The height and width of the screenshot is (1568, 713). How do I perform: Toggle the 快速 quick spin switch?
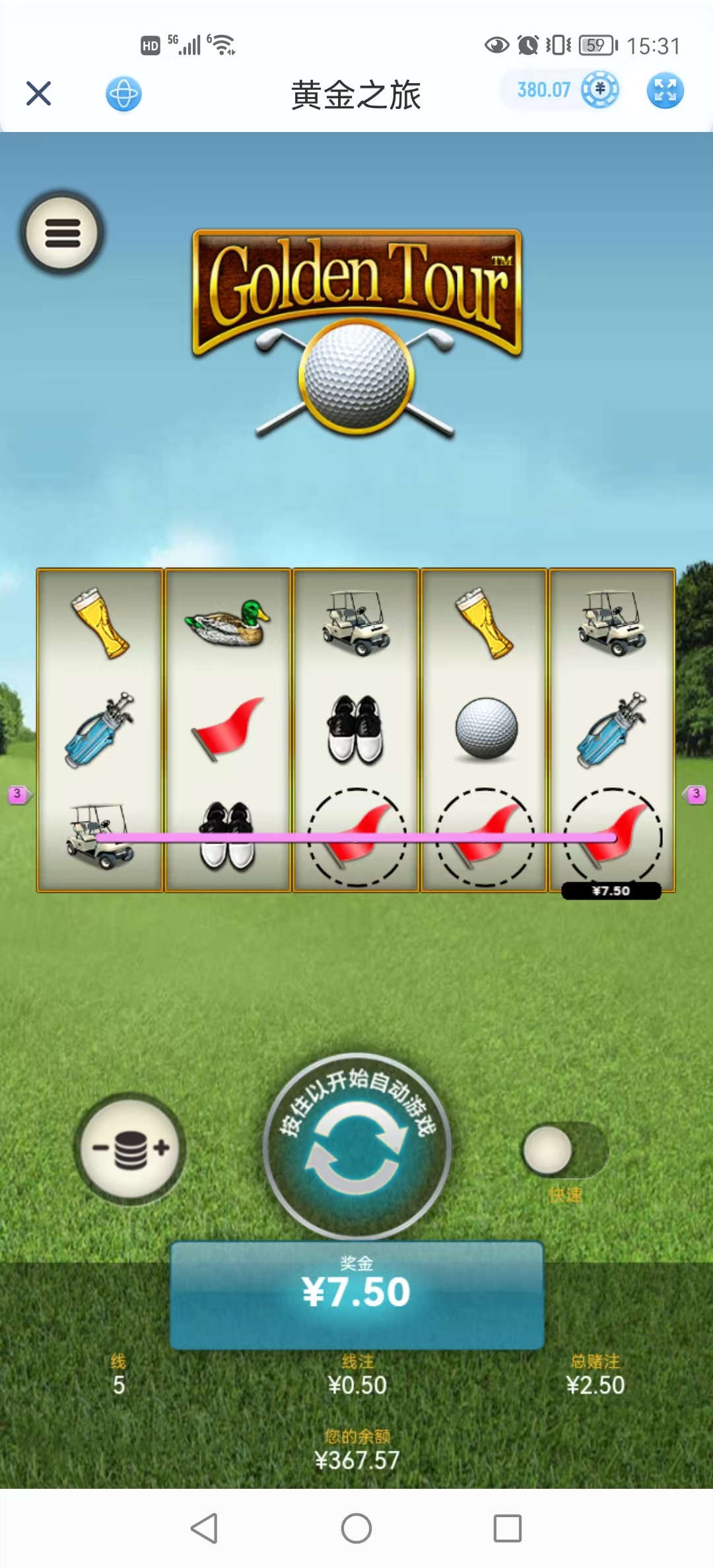click(563, 1151)
